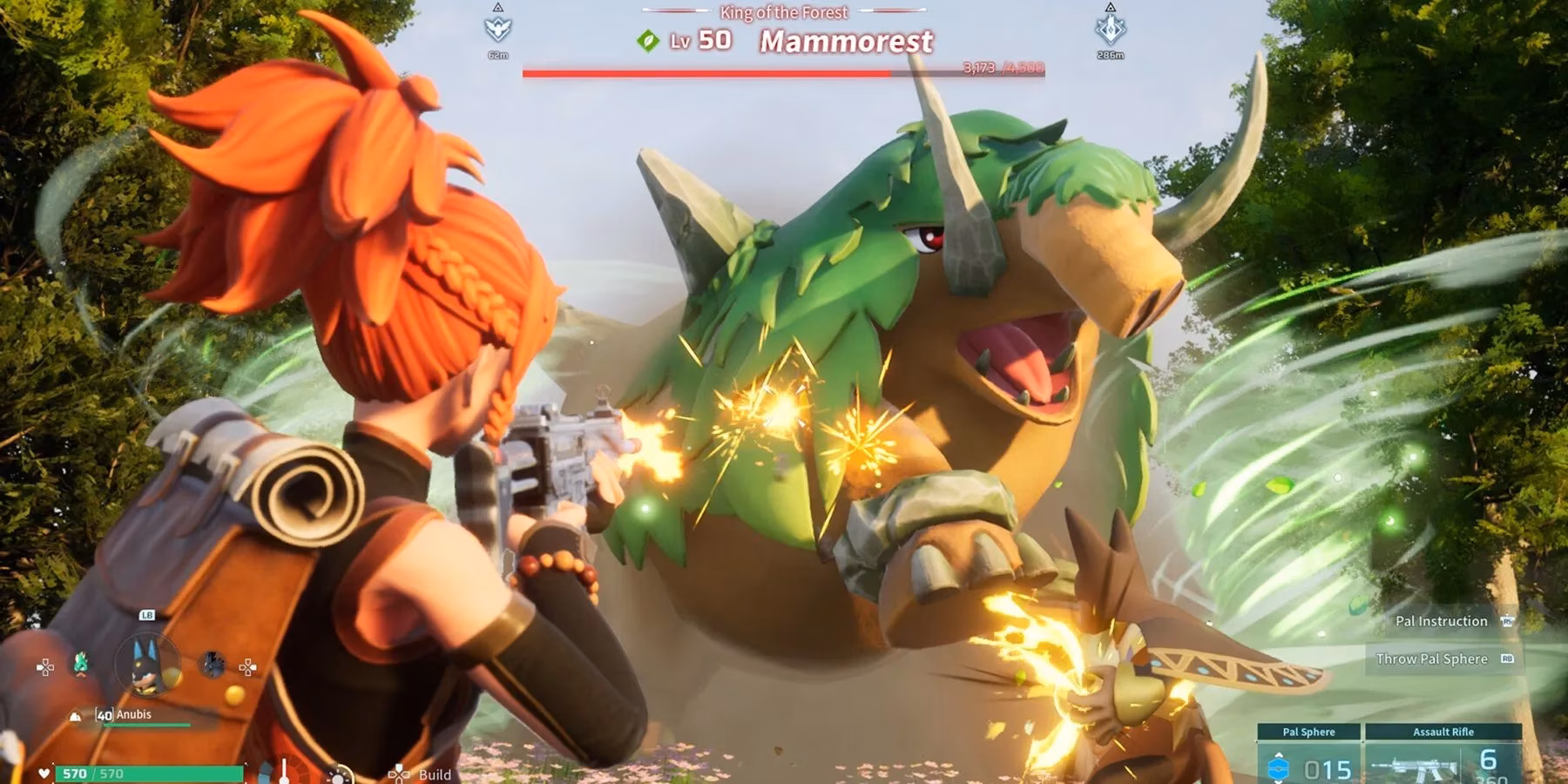Select the Assault Rifle weapon slot
Screen dimensions: 1568x784
coord(1443,756)
